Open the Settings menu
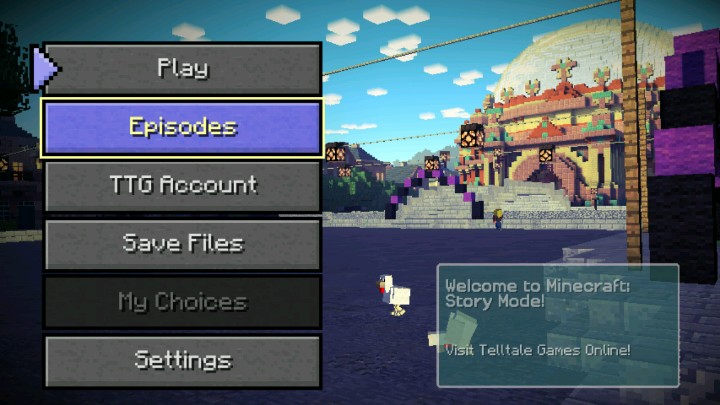 click(182, 360)
